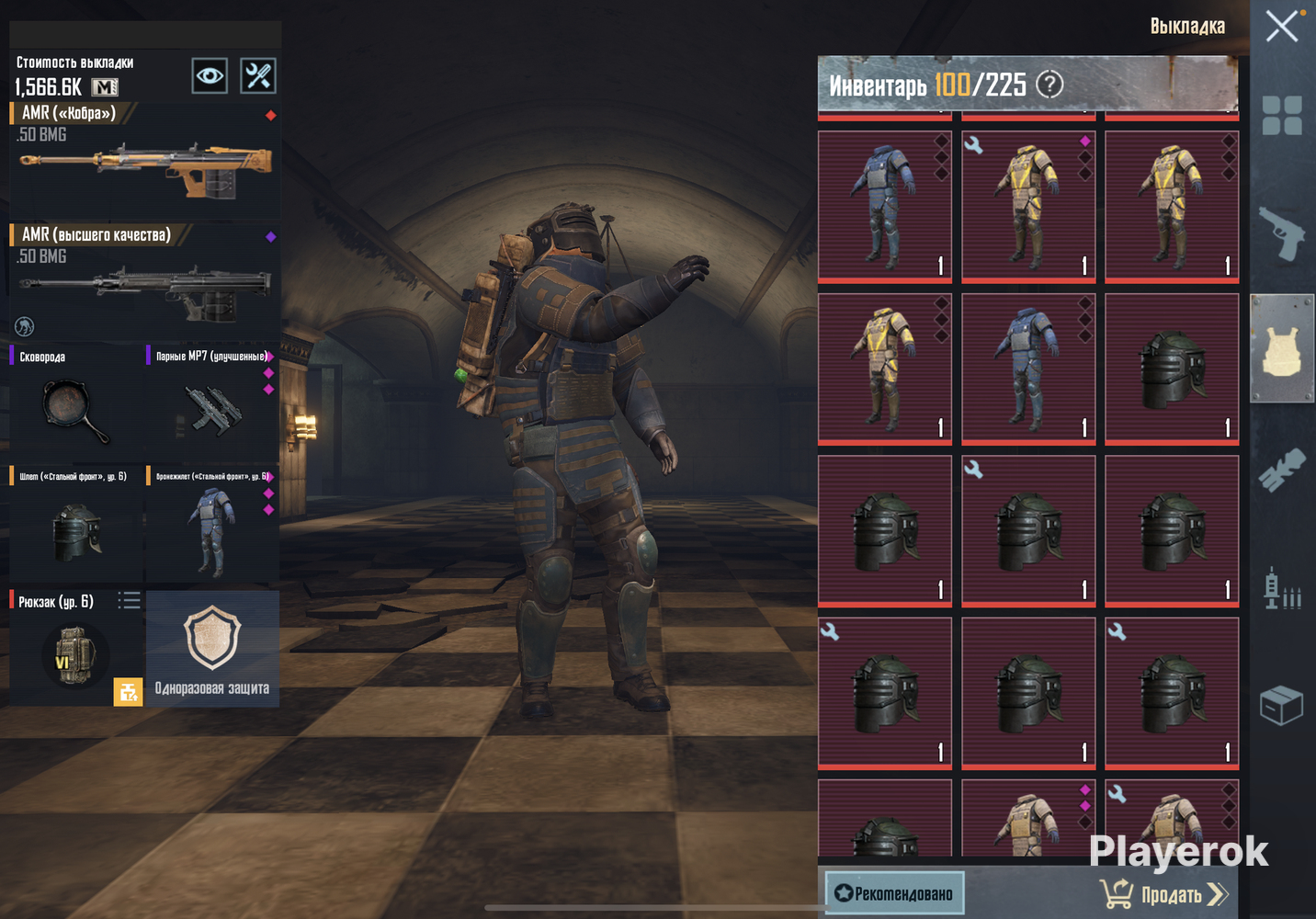The height and width of the screenshot is (919, 1316).
Task: Switch to the ammo bullets tab
Action: (x=1282, y=588)
